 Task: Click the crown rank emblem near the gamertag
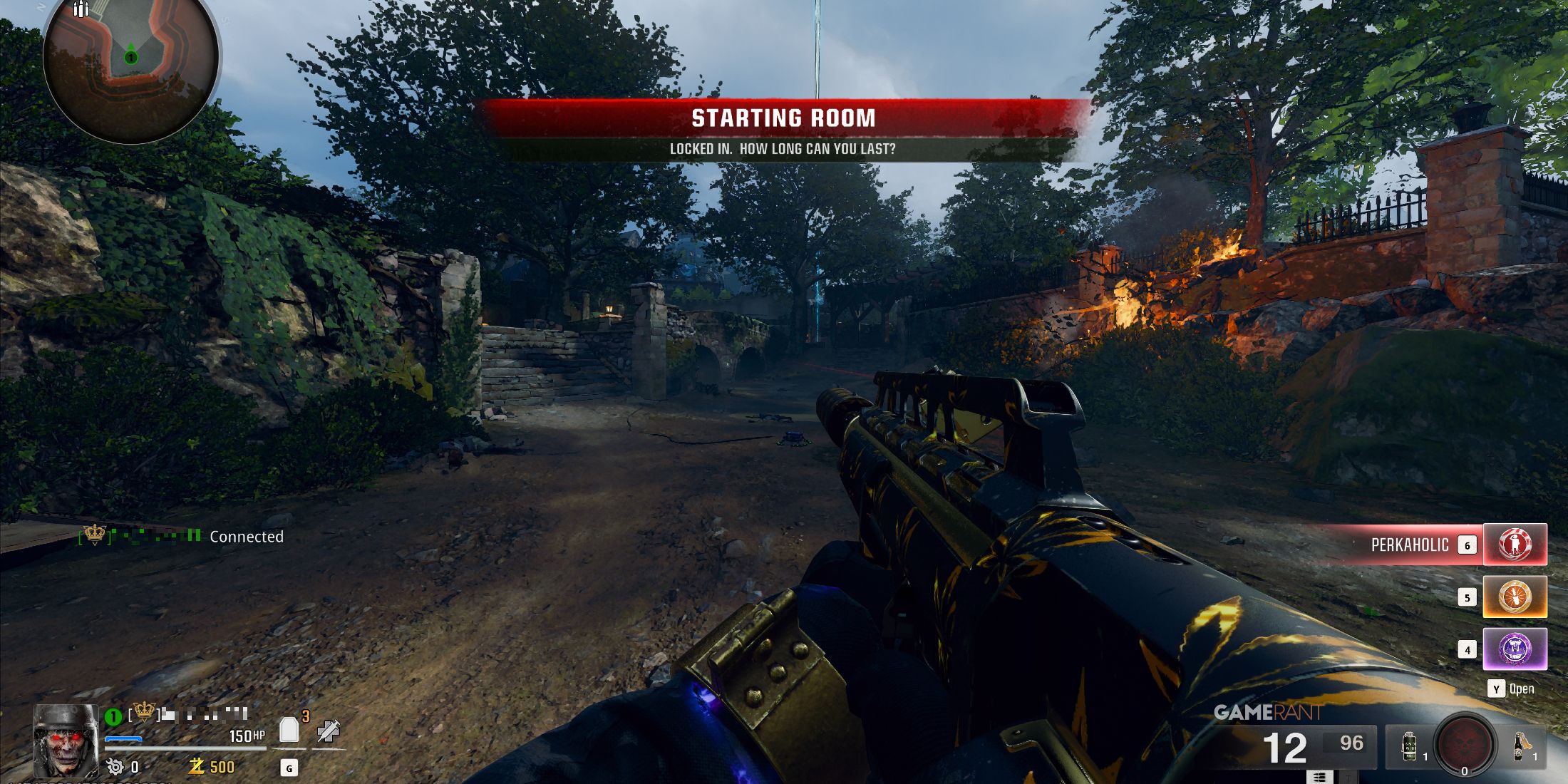coord(143,712)
